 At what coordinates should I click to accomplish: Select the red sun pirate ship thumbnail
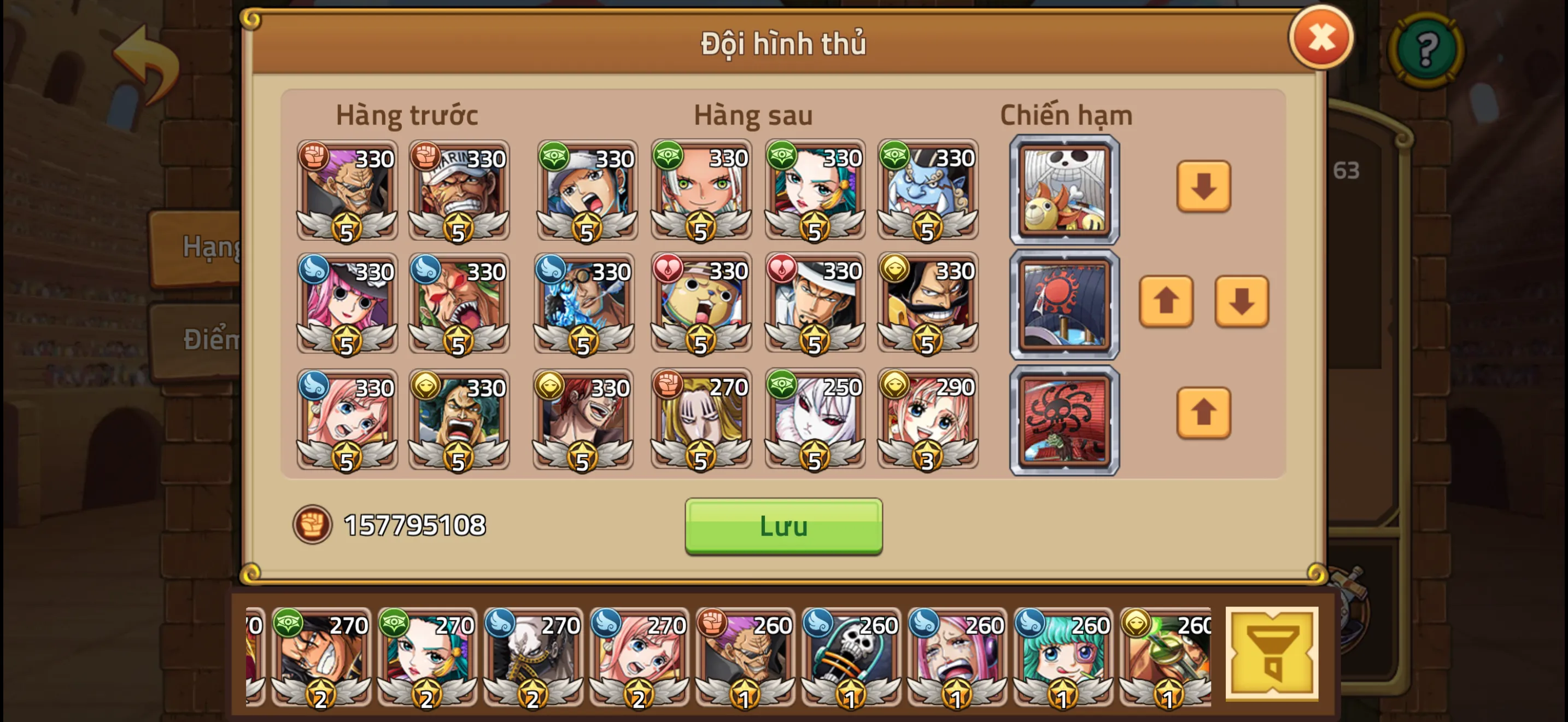click(x=1064, y=306)
